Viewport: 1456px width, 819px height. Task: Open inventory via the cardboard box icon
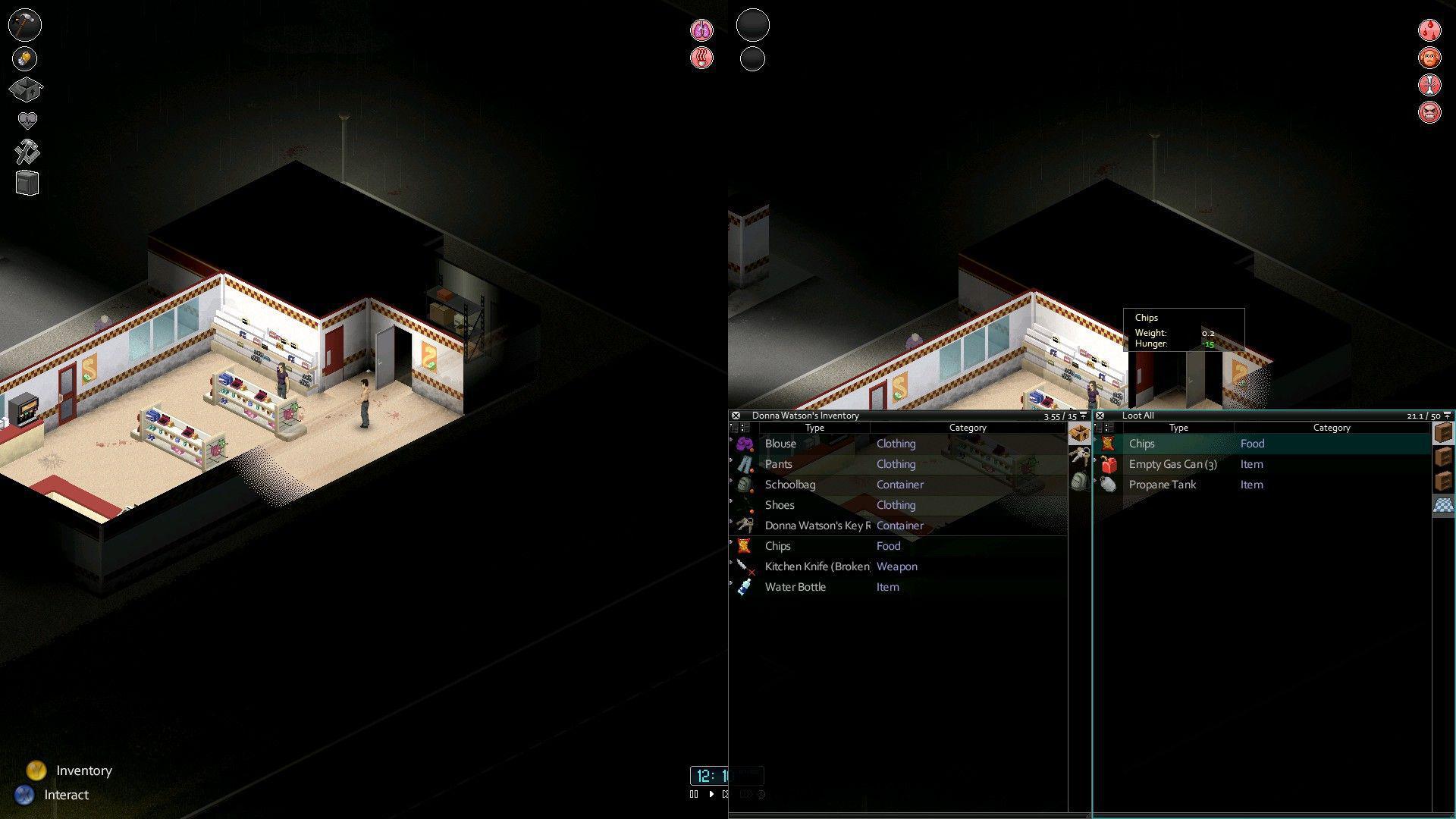[26, 89]
